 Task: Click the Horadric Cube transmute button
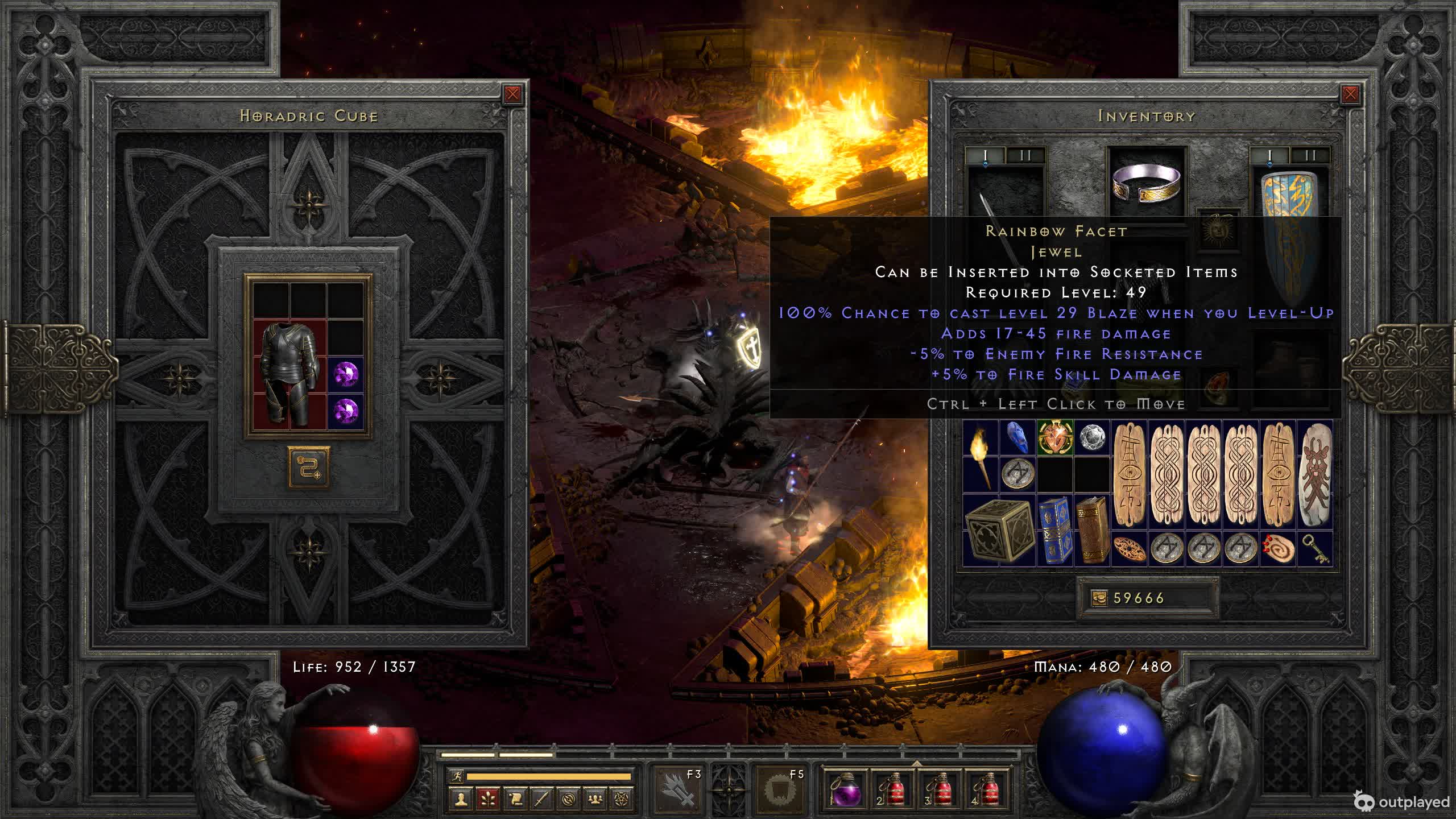(x=308, y=467)
